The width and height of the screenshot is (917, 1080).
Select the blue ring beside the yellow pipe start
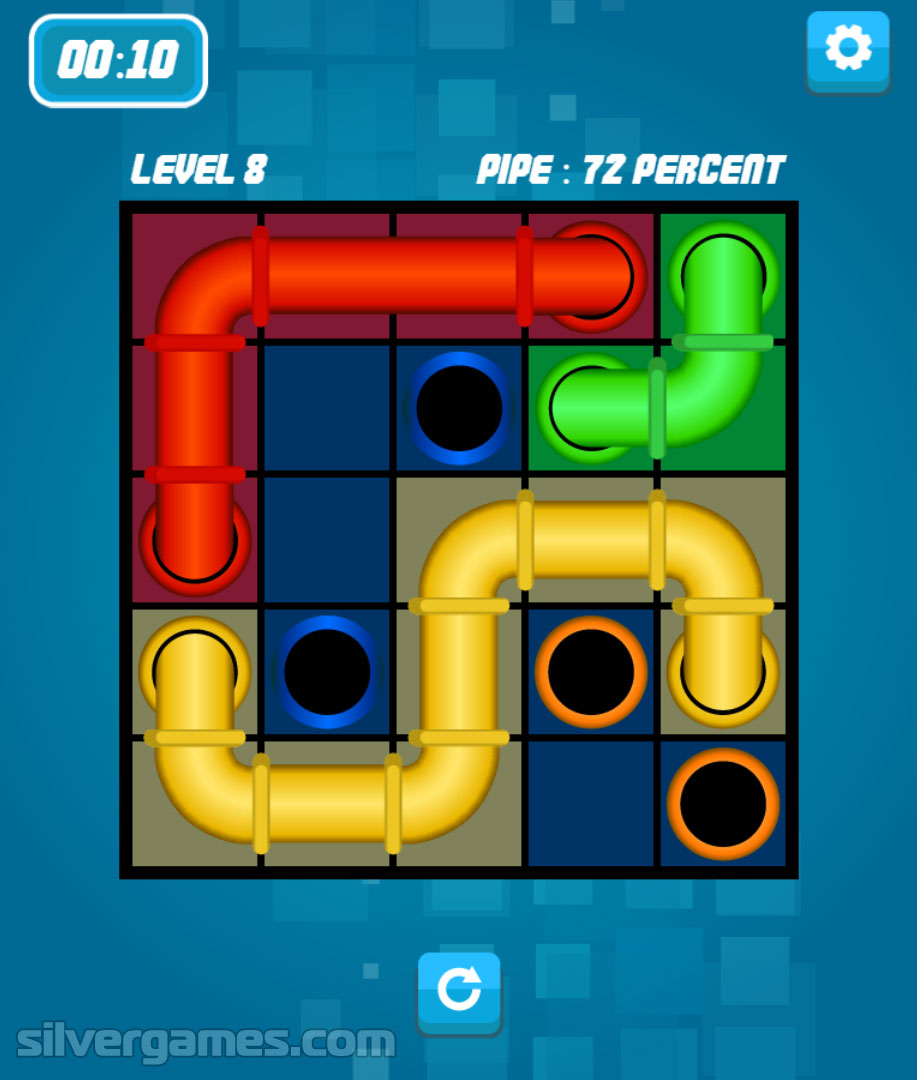click(327, 672)
